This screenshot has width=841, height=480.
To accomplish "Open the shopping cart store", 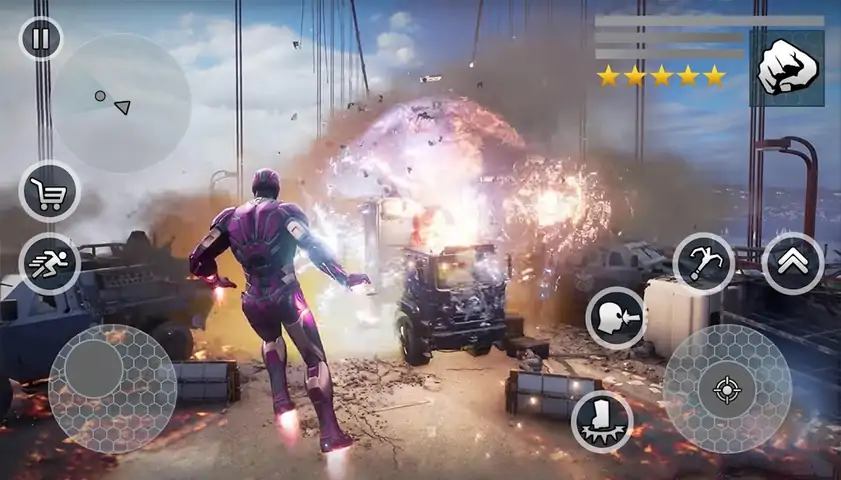I will pos(49,191).
